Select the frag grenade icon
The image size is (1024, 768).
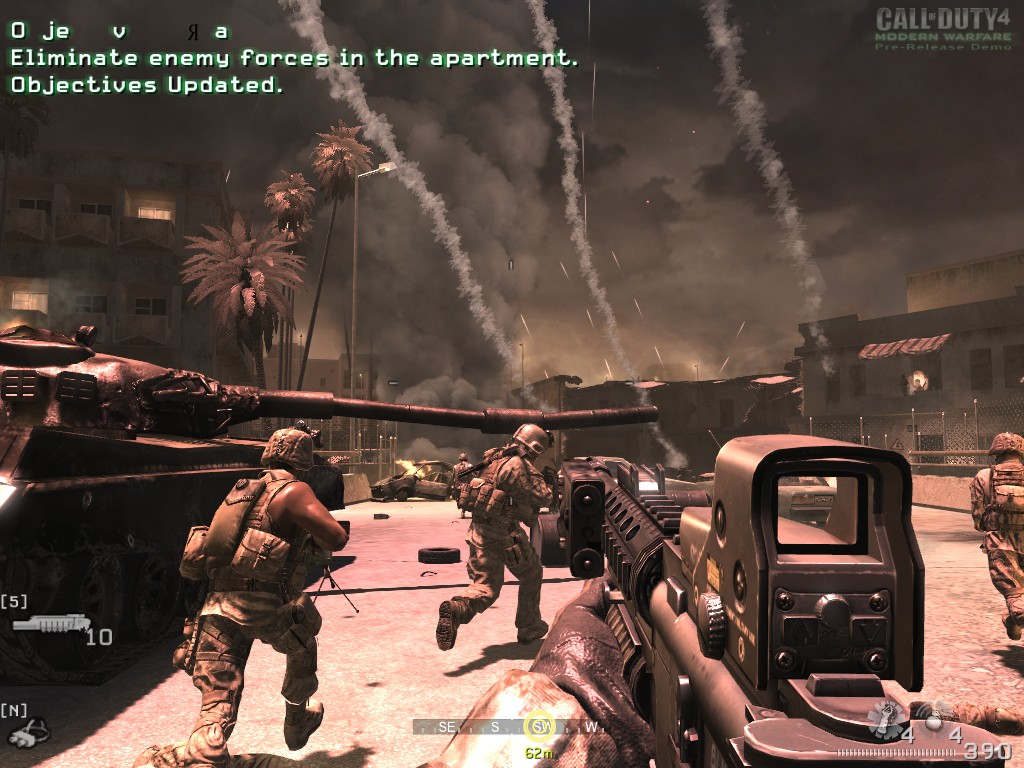pos(886,718)
